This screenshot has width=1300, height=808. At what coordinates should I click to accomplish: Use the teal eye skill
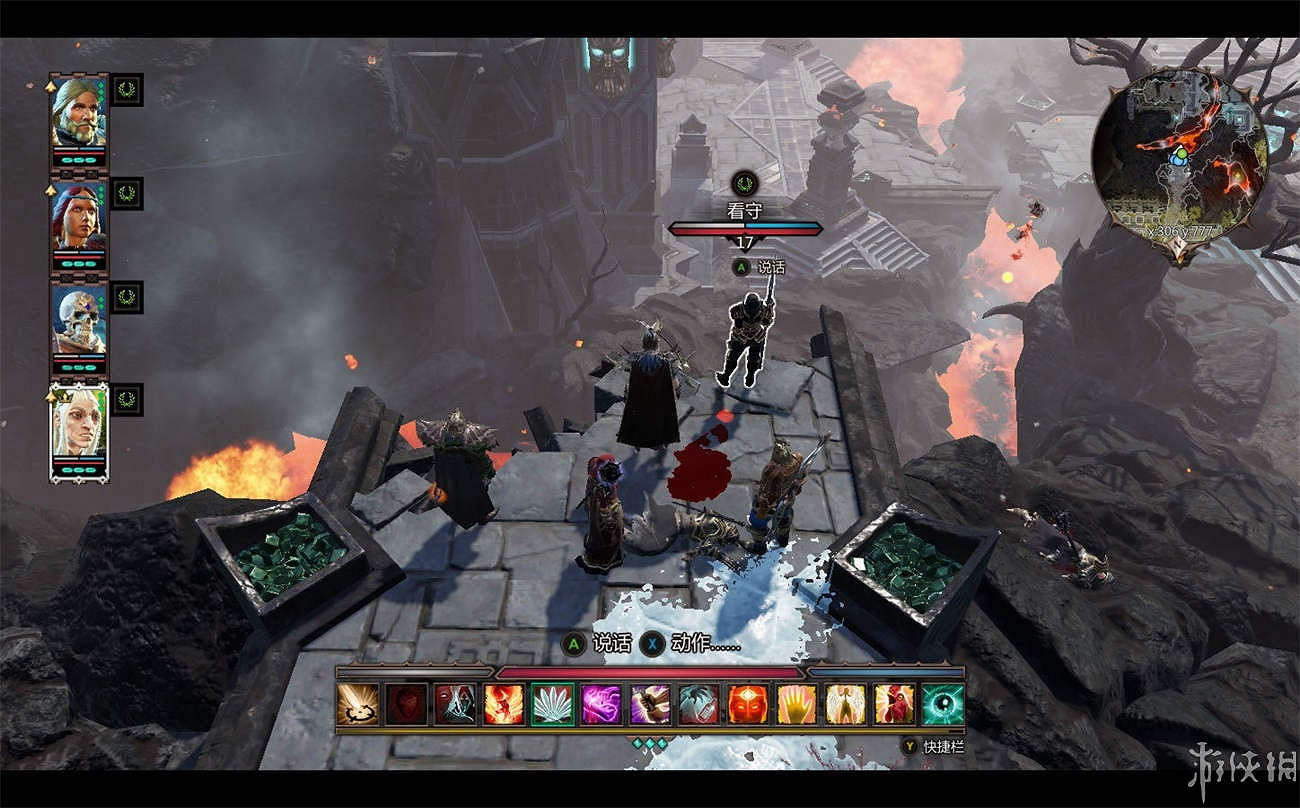tap(943, 704)
